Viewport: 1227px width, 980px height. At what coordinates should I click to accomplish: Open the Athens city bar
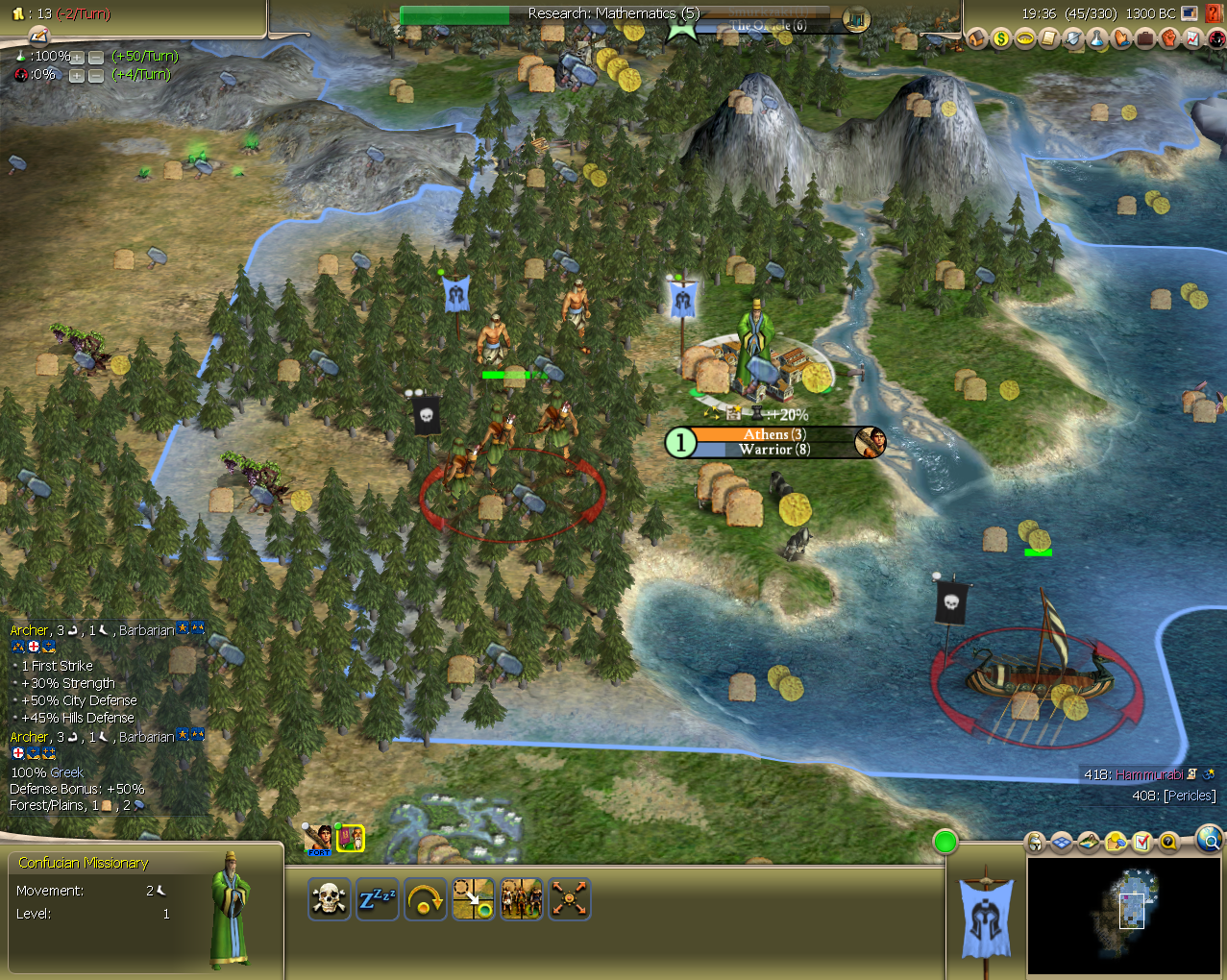(774, 442)
